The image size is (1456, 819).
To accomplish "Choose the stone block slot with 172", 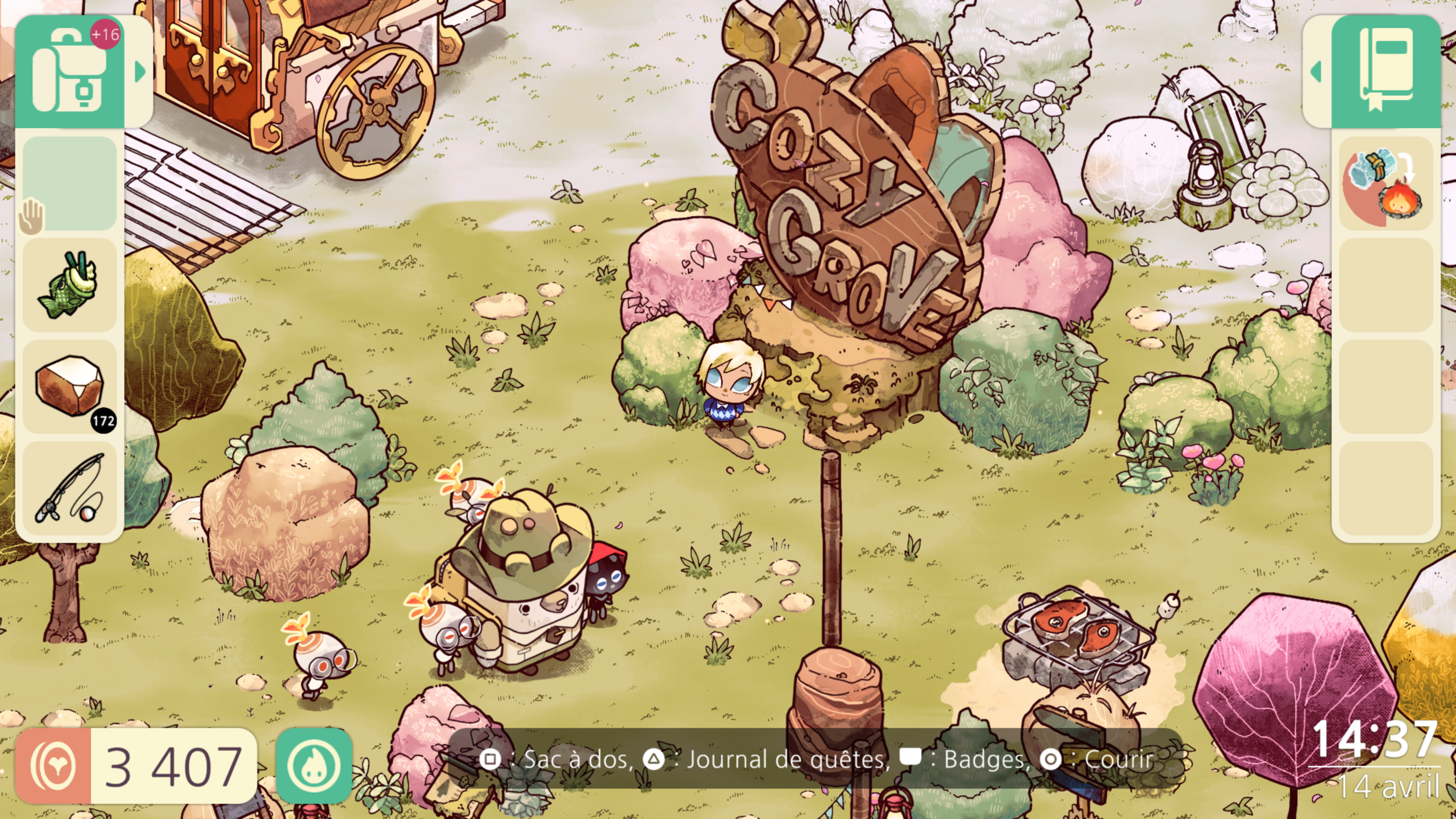I will point(69,387).
